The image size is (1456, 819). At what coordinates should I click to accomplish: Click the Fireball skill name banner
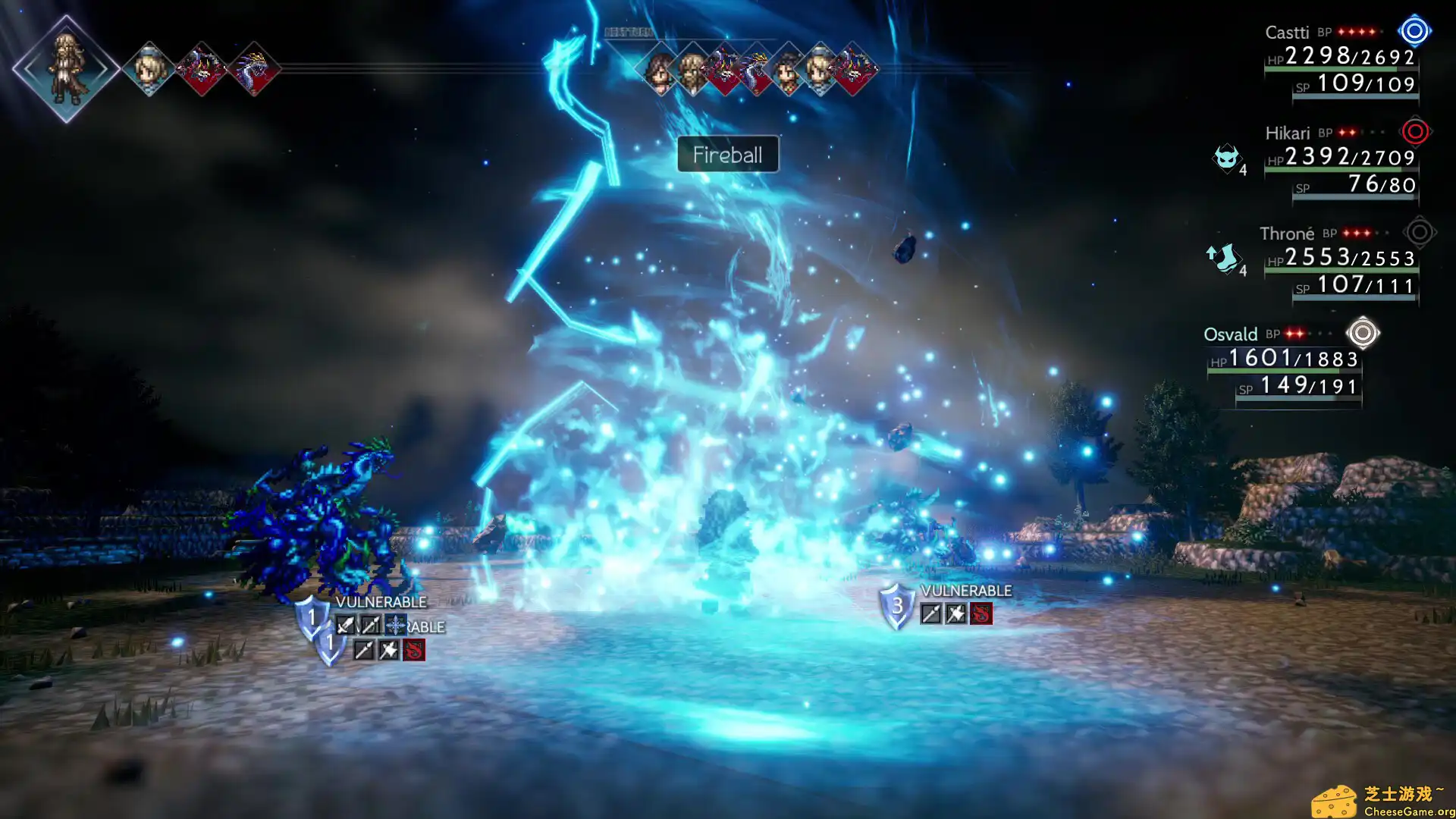tap(727, 155)
